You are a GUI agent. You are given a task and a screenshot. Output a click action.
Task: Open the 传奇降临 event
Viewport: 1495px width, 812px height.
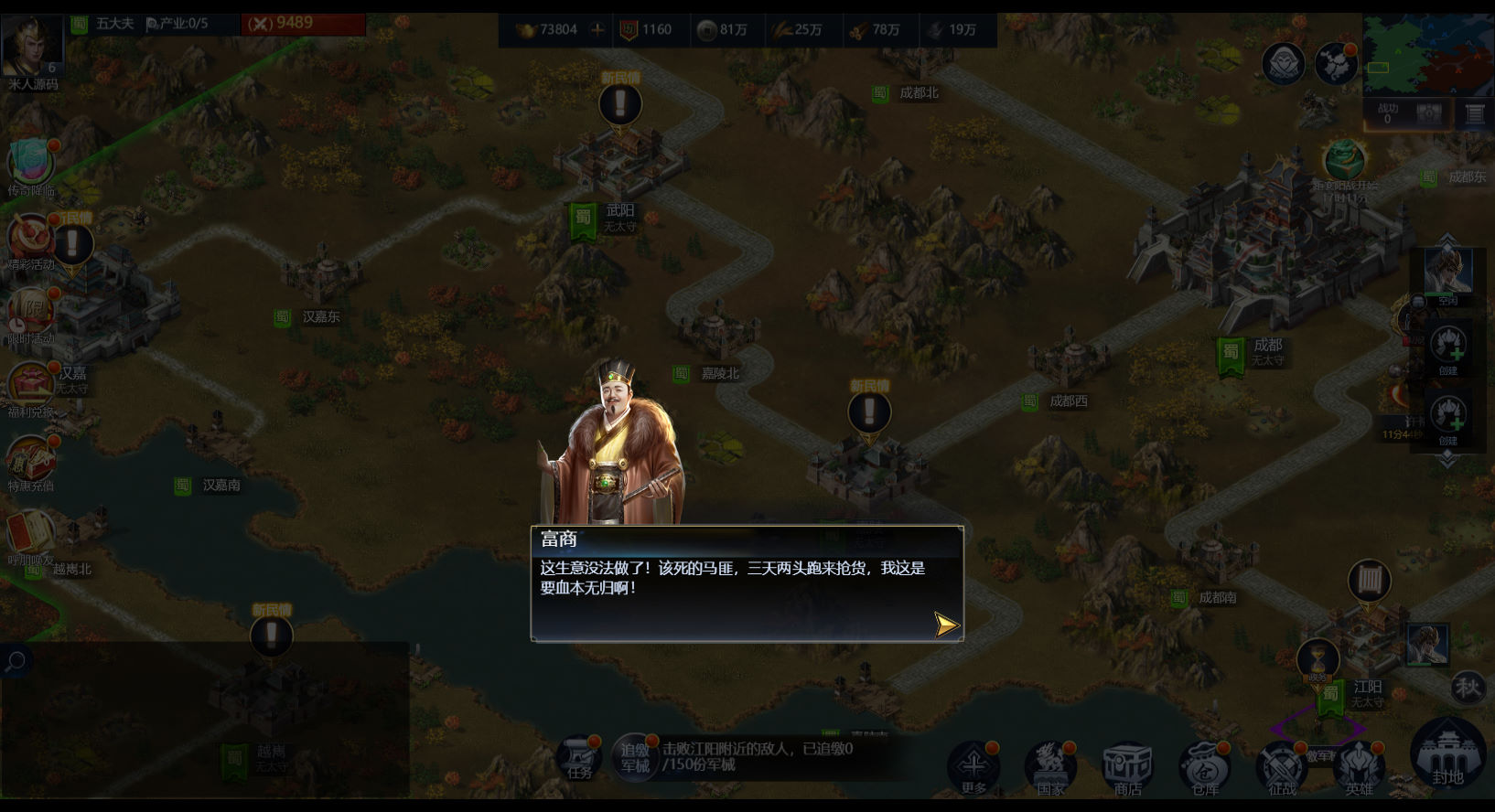31,166
